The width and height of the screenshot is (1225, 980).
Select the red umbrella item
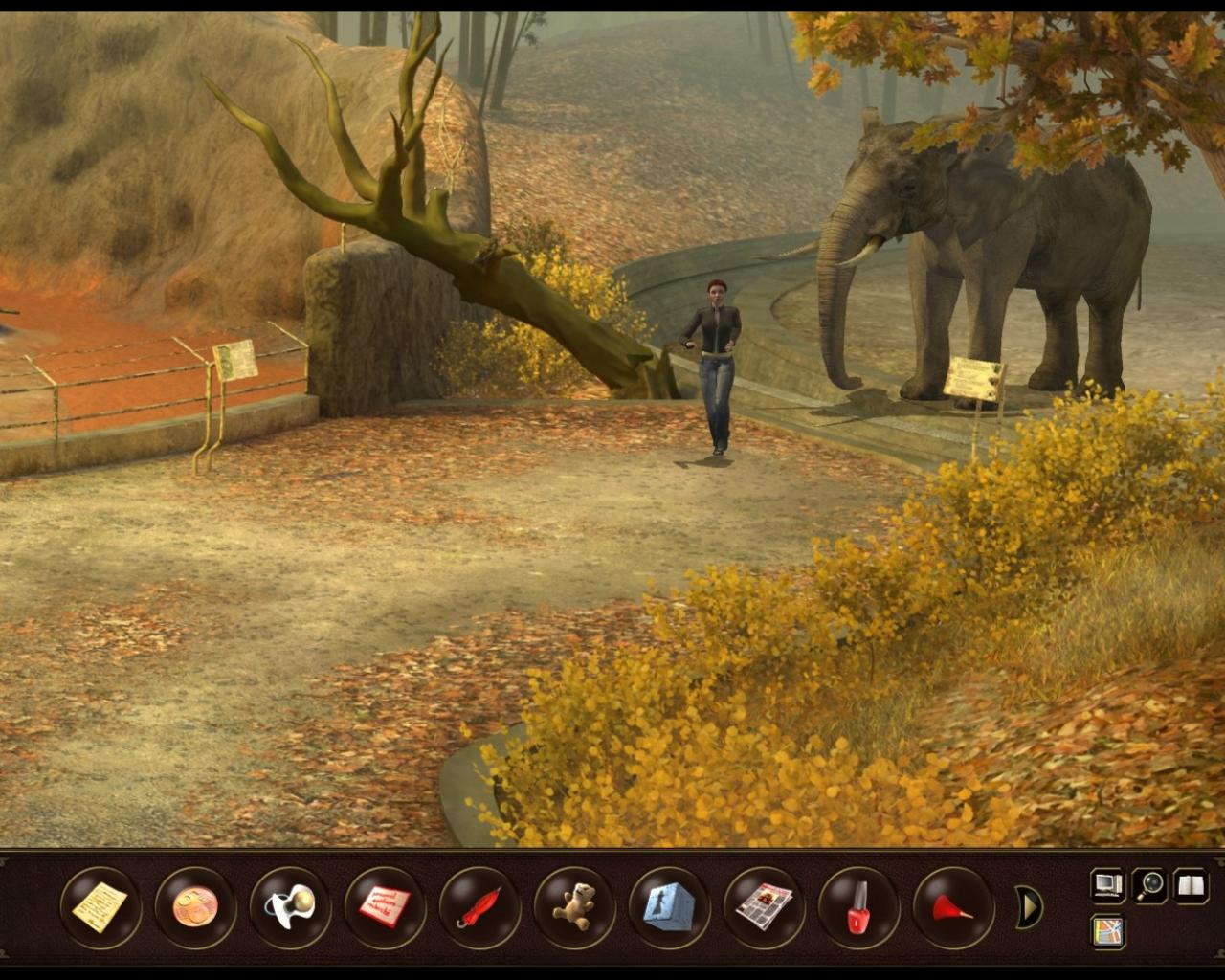pos(478,904)
